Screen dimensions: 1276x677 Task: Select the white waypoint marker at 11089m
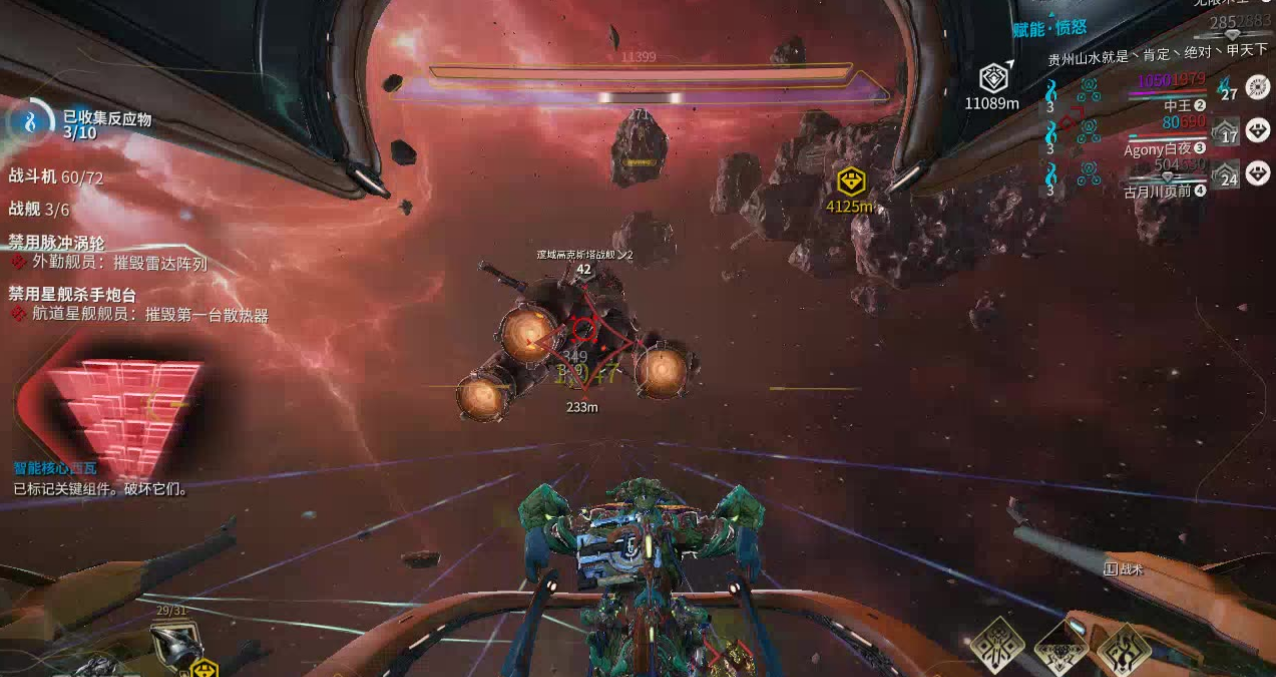pos(992,77)
